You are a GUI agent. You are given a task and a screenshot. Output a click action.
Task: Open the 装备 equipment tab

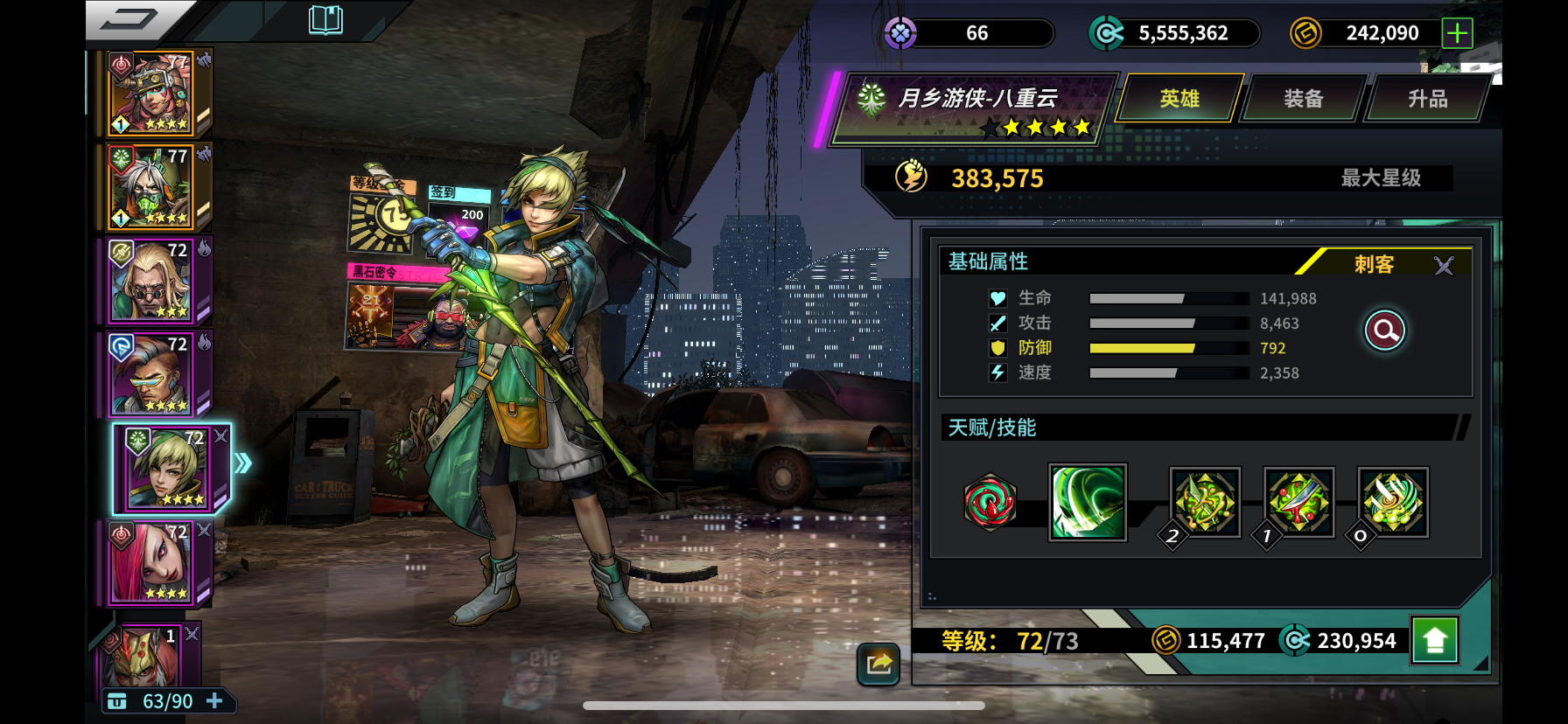pyautogui.click(x=1303, y=99)
